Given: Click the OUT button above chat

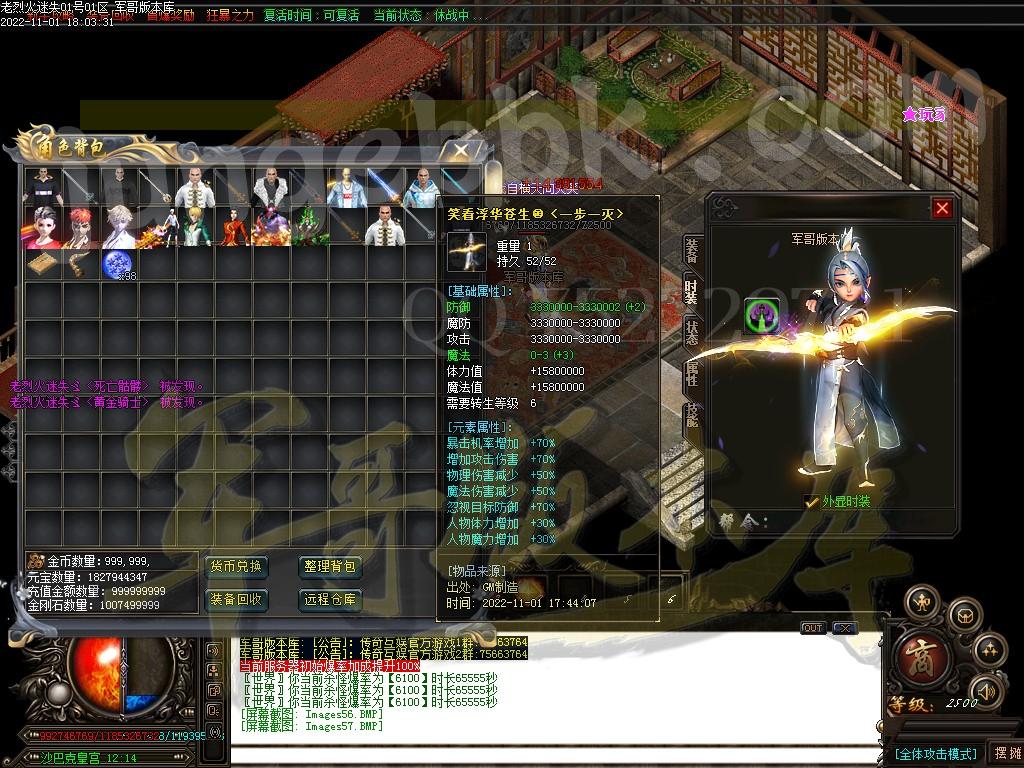Looking at the screenshot, I should pyautogui.click(x=813, y=628).
